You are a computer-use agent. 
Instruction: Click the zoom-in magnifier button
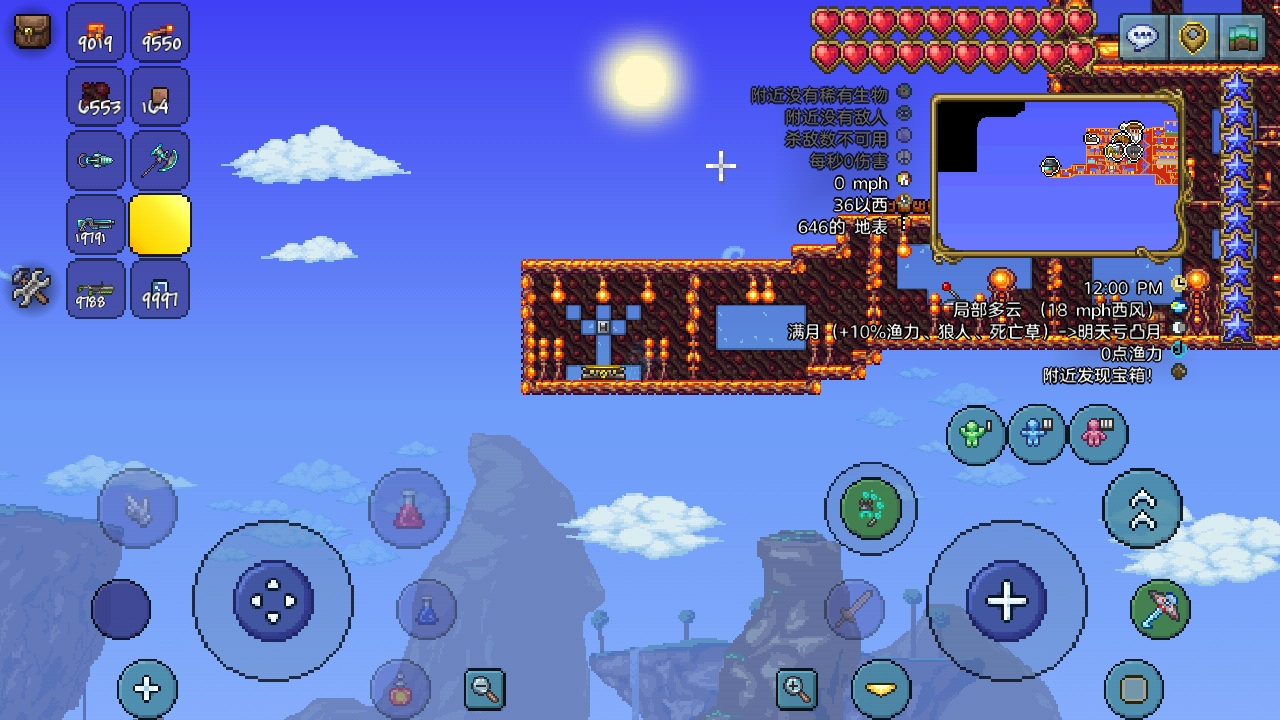797,688
